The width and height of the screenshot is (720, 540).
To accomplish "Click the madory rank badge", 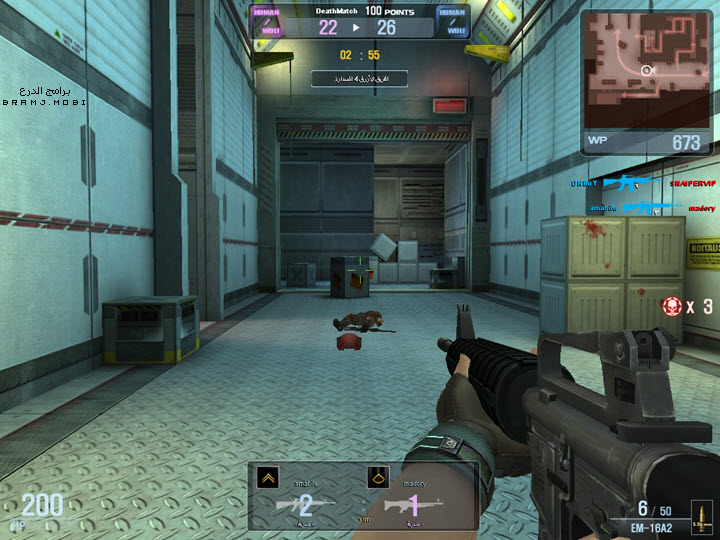I will point(377,478).
